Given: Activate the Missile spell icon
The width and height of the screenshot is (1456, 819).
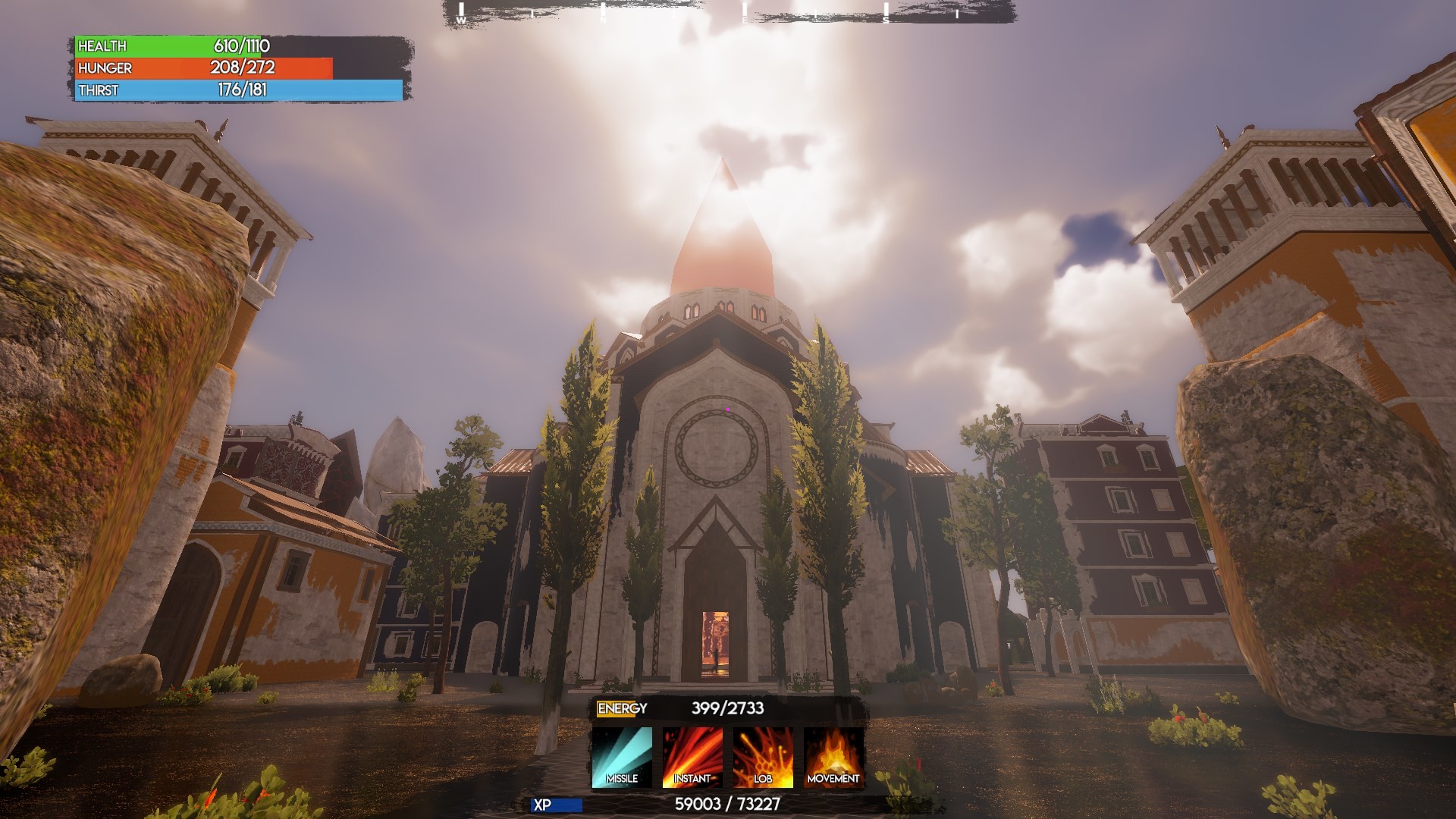Looking at the screenshot, I should tap(622, 758).
